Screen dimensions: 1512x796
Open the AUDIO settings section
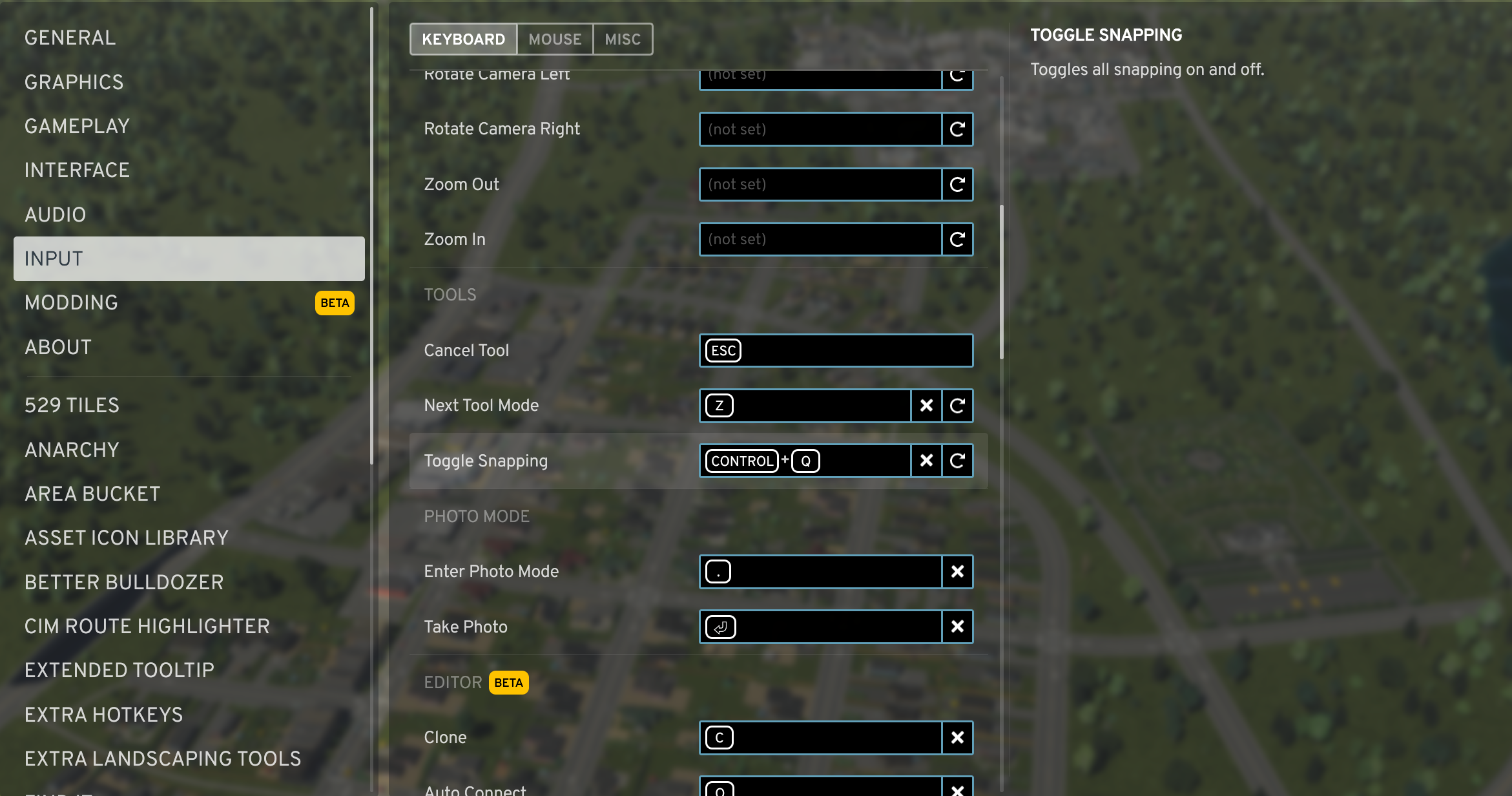(56, 215)
